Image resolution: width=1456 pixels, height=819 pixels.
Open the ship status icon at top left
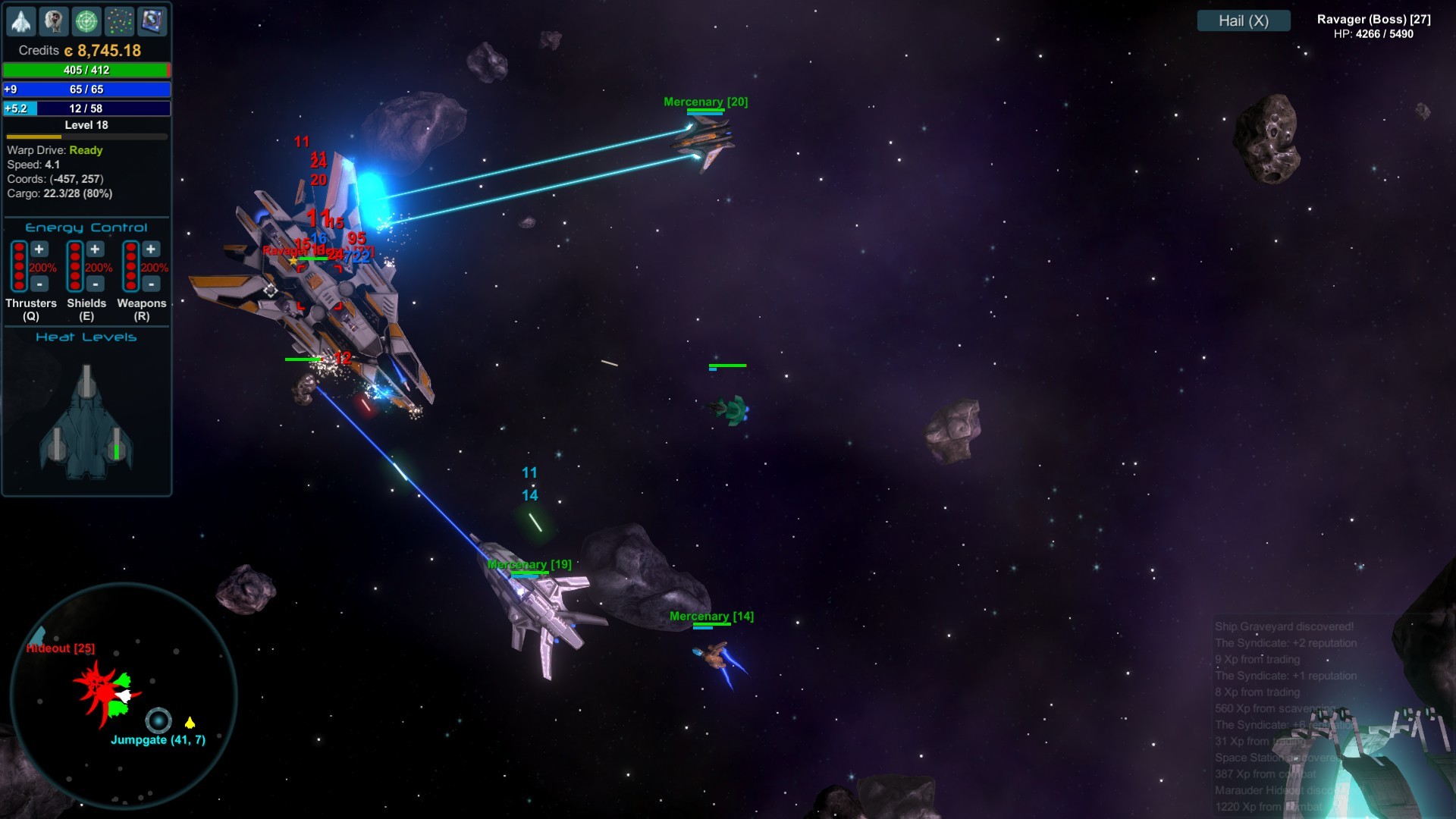(21, 21)
